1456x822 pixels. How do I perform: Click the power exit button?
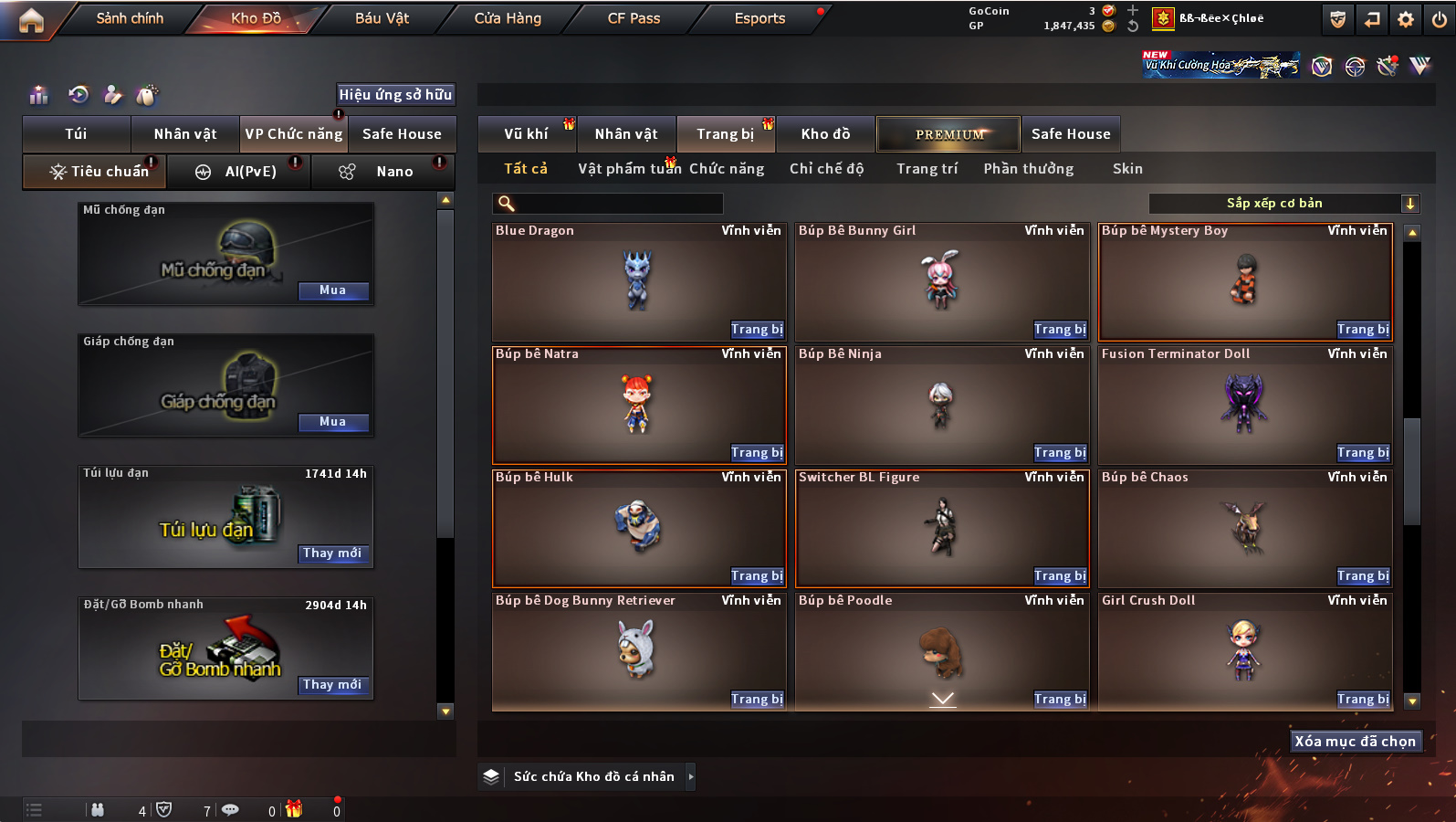pyautogui.click(x=1439, y=19)
